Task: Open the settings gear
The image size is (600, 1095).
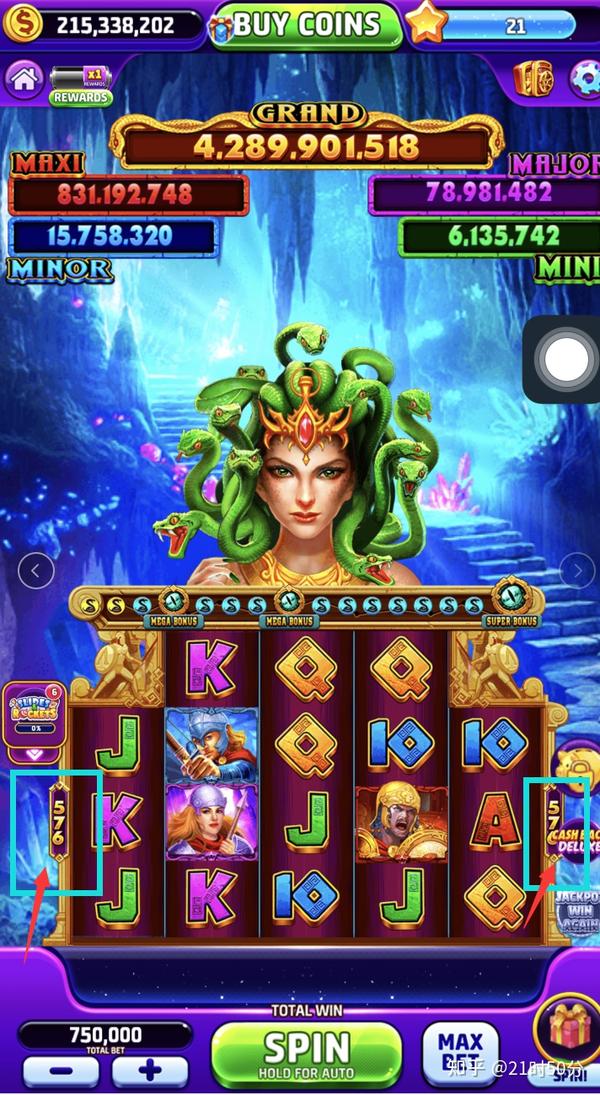Action: 583,80
